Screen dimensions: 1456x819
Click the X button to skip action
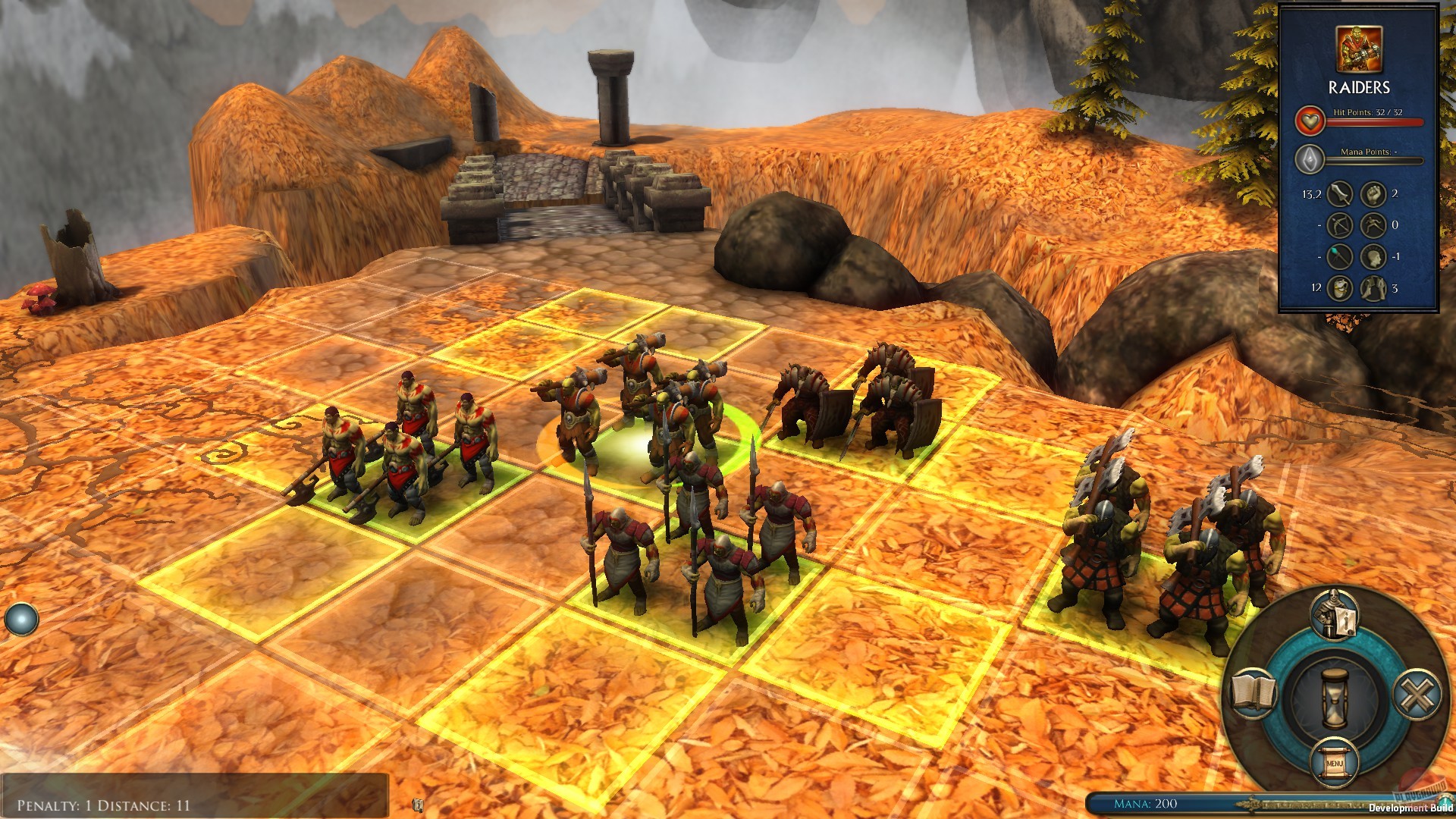[1417, 695]
